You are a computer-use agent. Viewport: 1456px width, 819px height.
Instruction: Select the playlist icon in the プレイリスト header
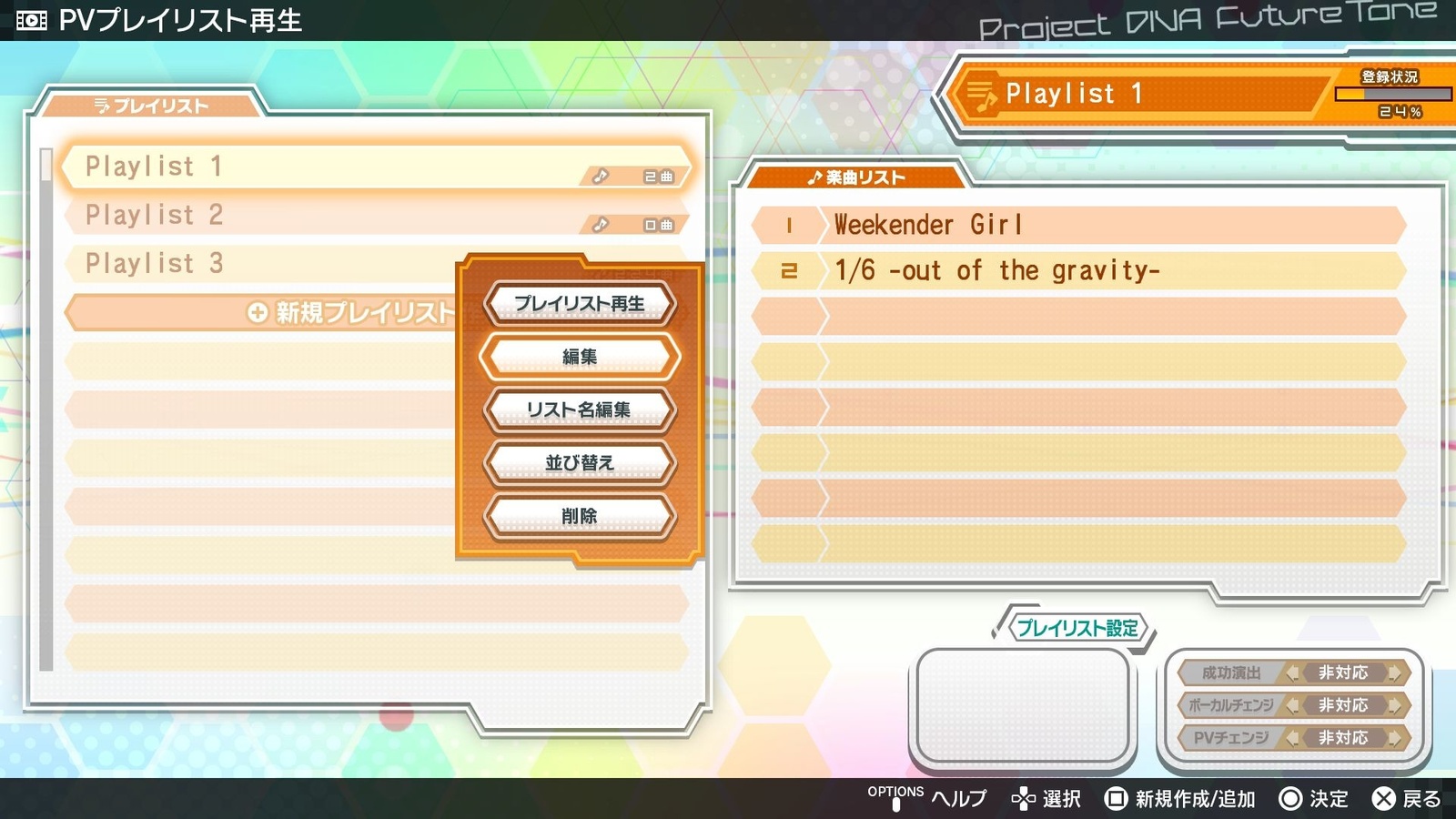pyautogui.click(x=102, y=105)
